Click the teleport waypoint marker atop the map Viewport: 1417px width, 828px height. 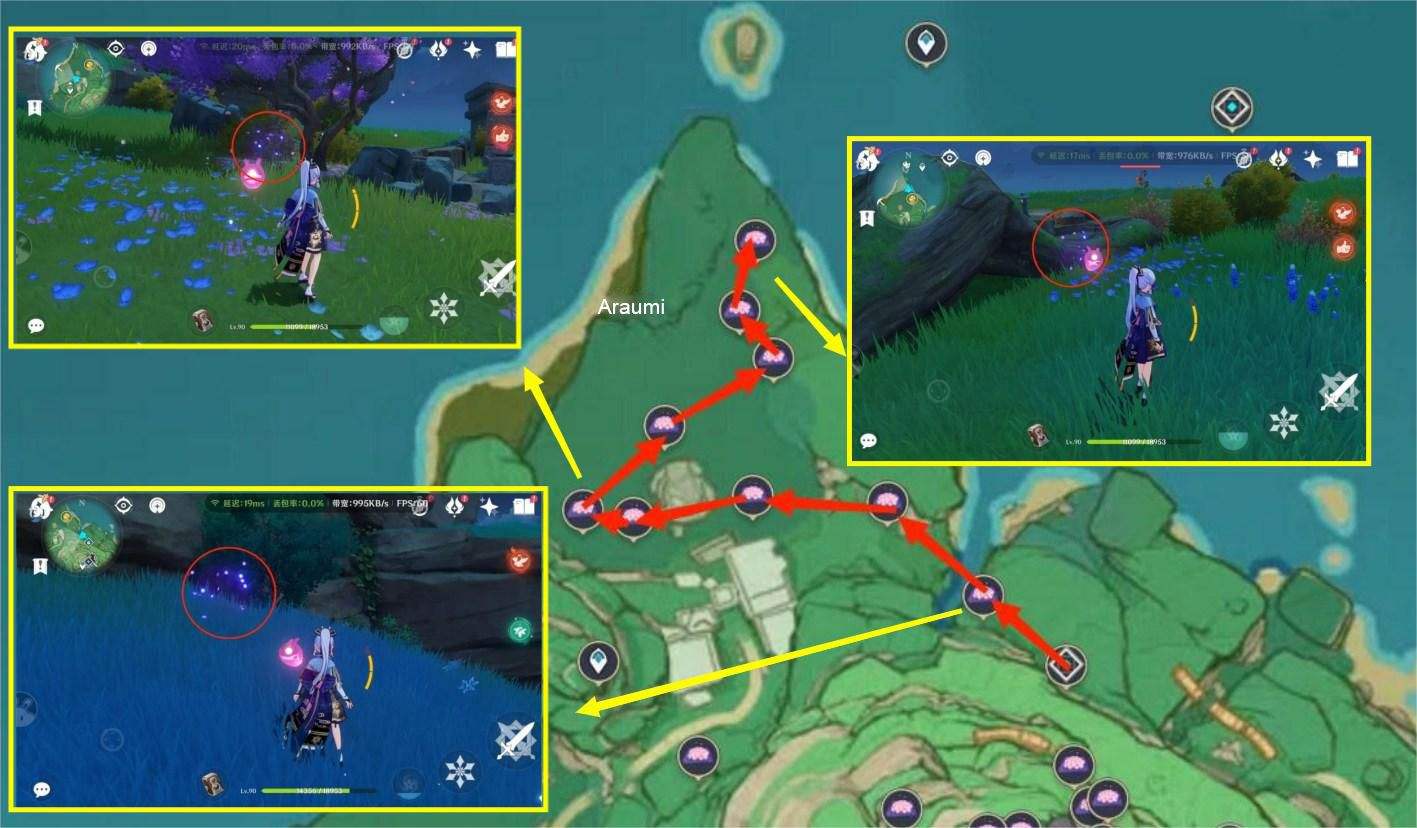coord(927,42)
